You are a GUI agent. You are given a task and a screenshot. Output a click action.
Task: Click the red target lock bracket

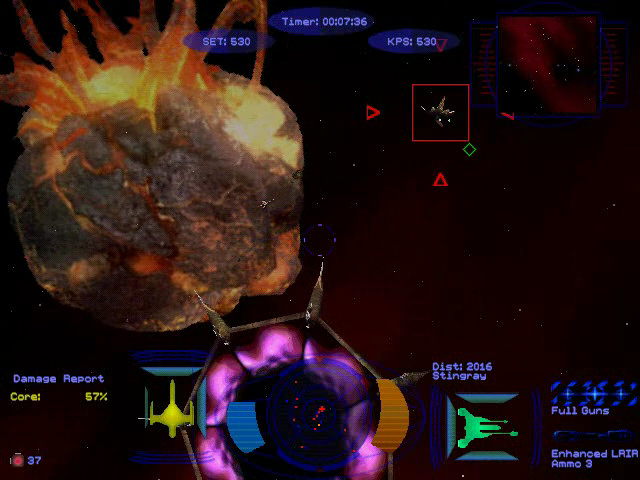coord(441,112)
